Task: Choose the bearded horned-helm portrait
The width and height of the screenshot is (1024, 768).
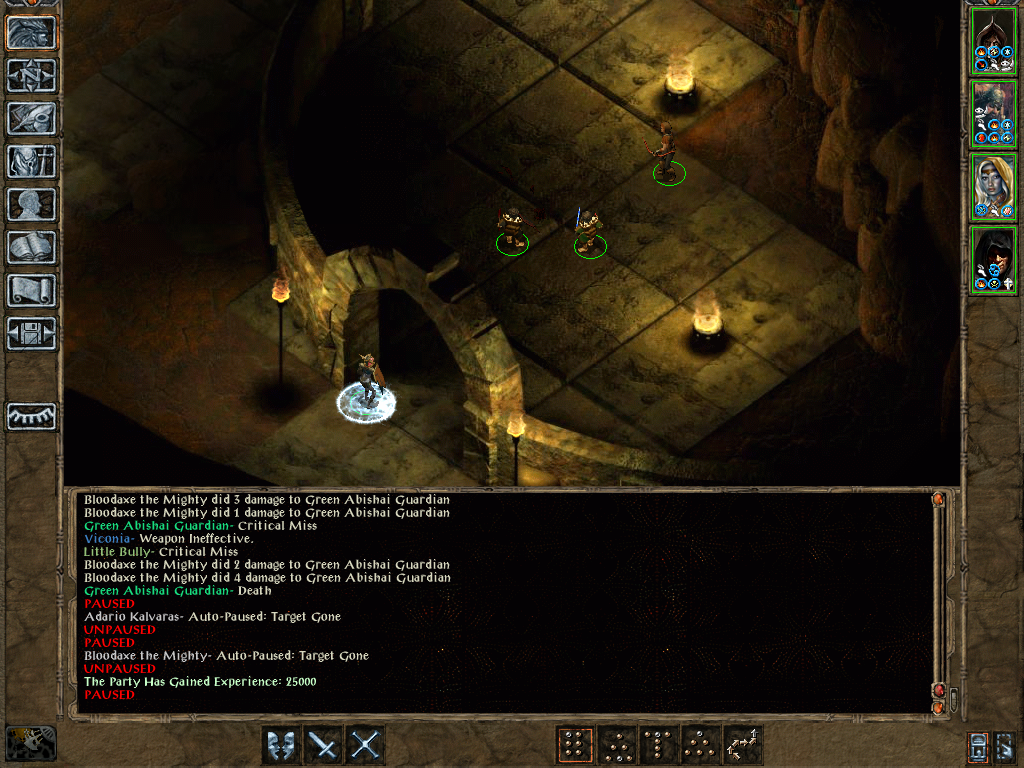Action: click(993, 114)
